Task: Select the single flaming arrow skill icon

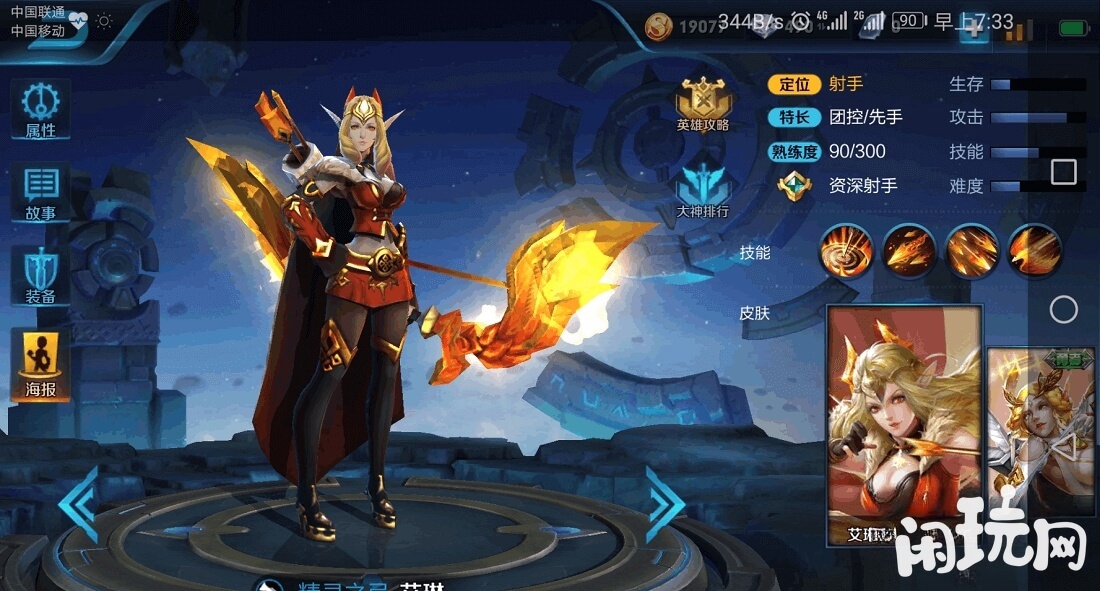Action: coord(910,250)
